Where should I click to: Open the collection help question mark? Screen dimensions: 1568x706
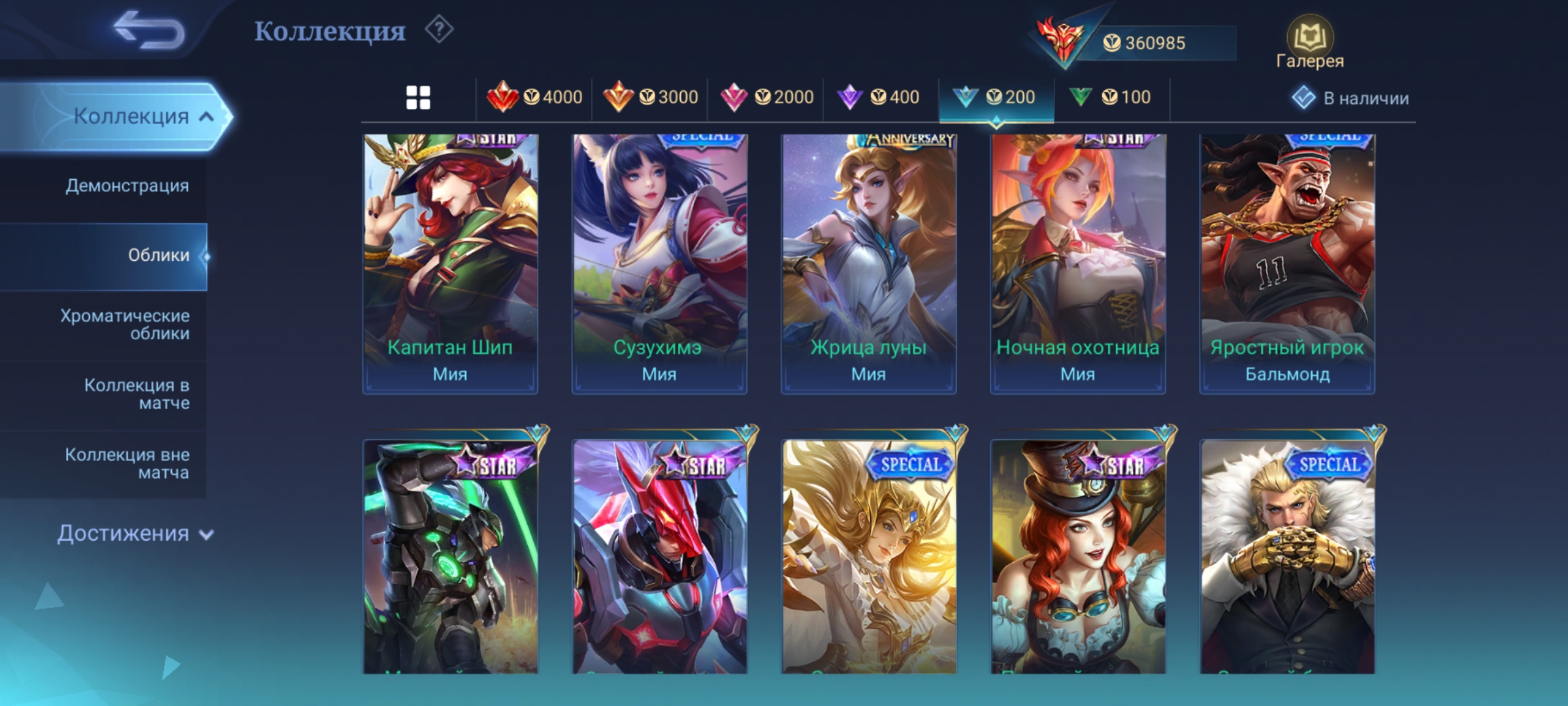click(439, 30)
